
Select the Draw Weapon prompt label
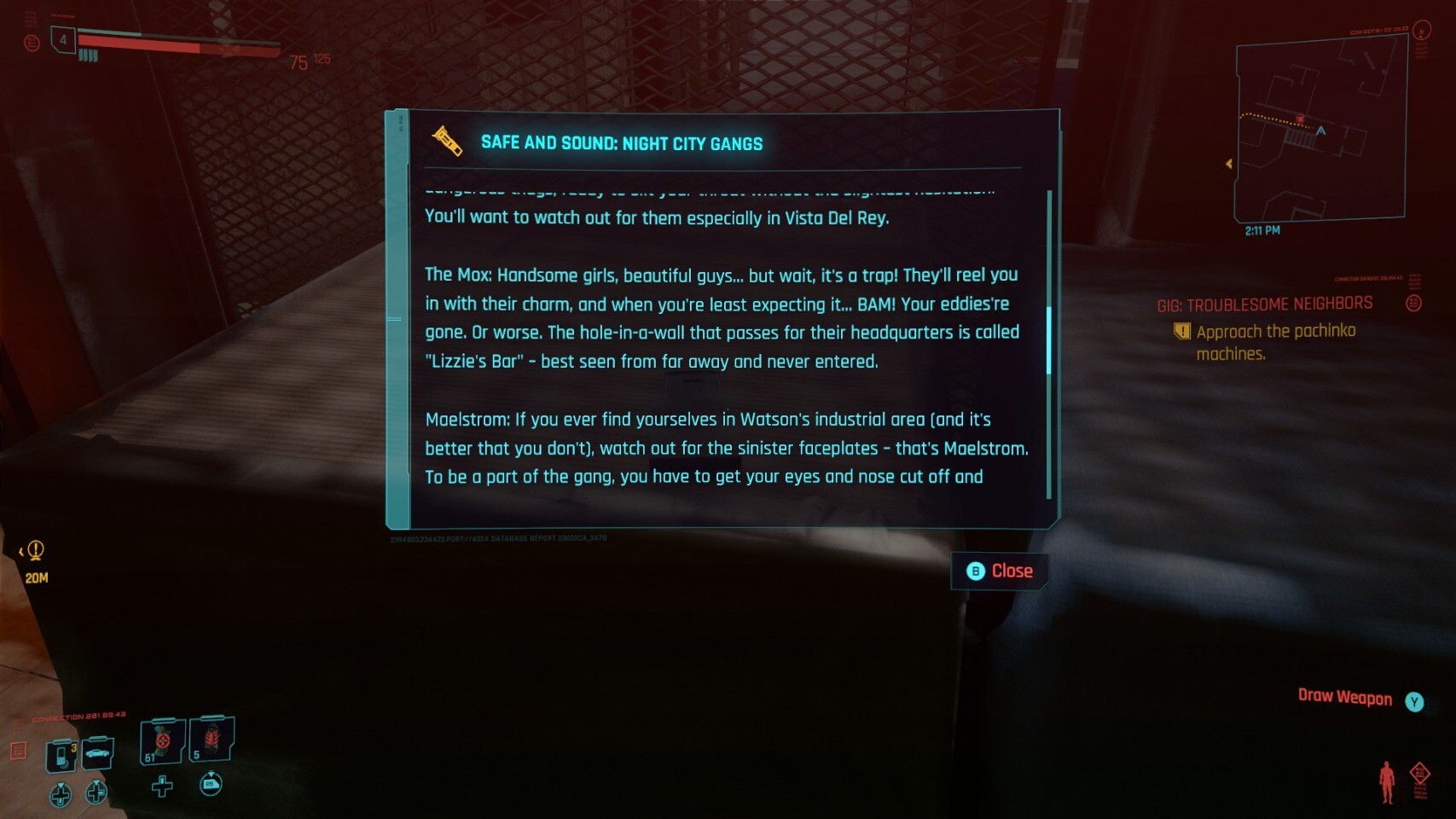(1344, 697)
